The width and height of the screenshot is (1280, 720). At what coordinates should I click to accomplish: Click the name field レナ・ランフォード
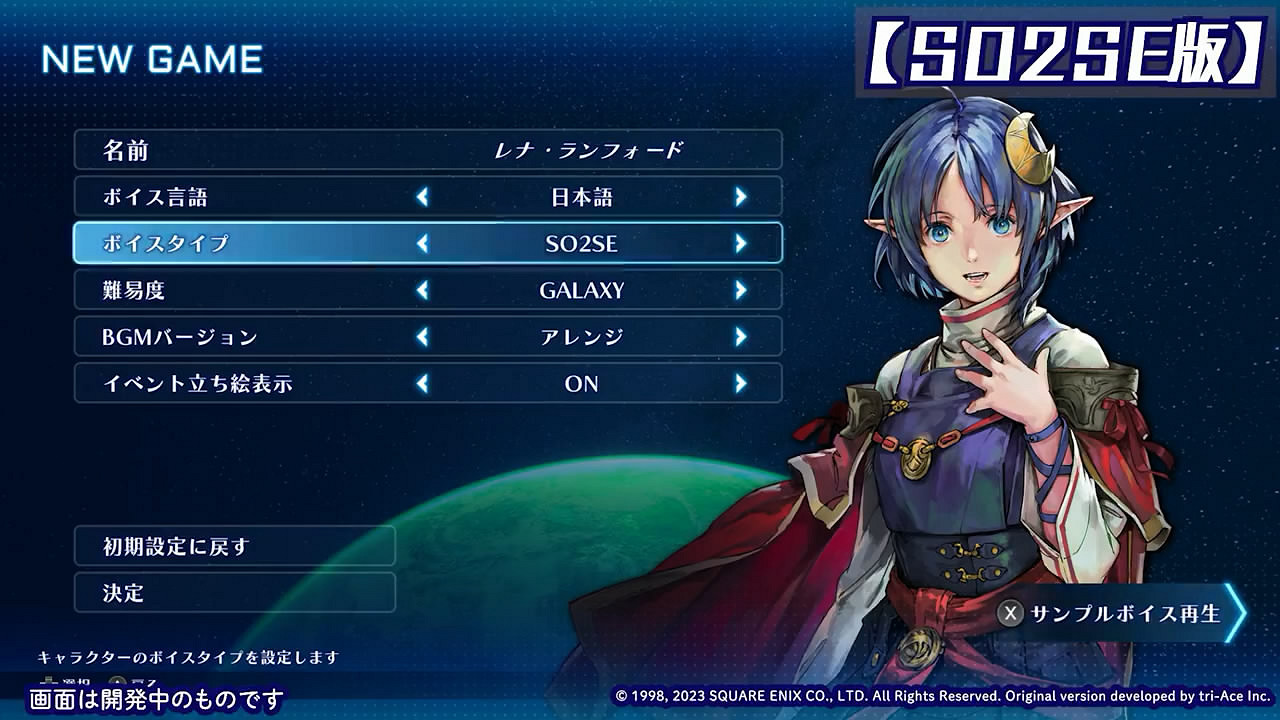pos(580,150)
